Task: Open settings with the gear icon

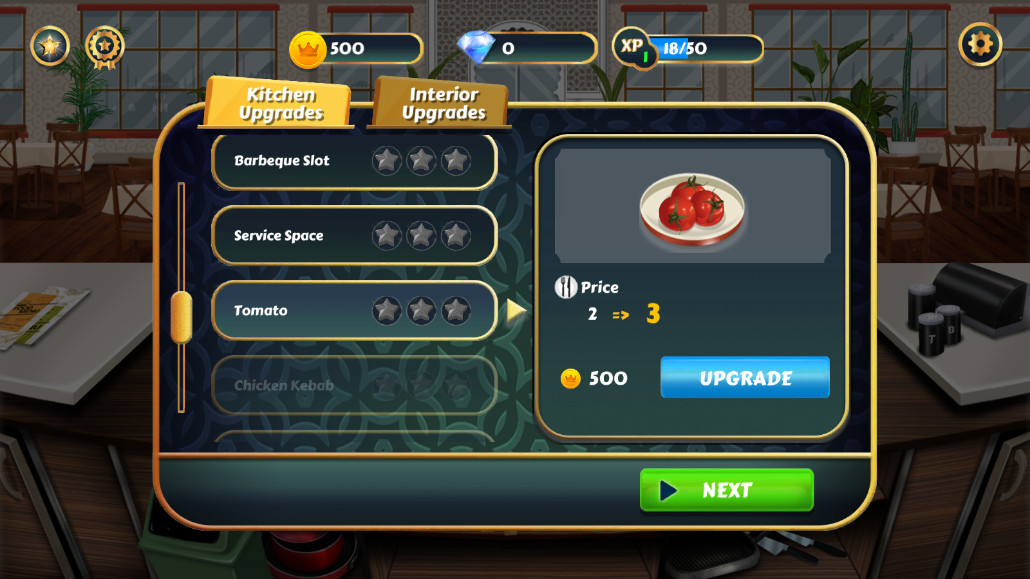Action: pyautogui.click(x=980, y=45)
